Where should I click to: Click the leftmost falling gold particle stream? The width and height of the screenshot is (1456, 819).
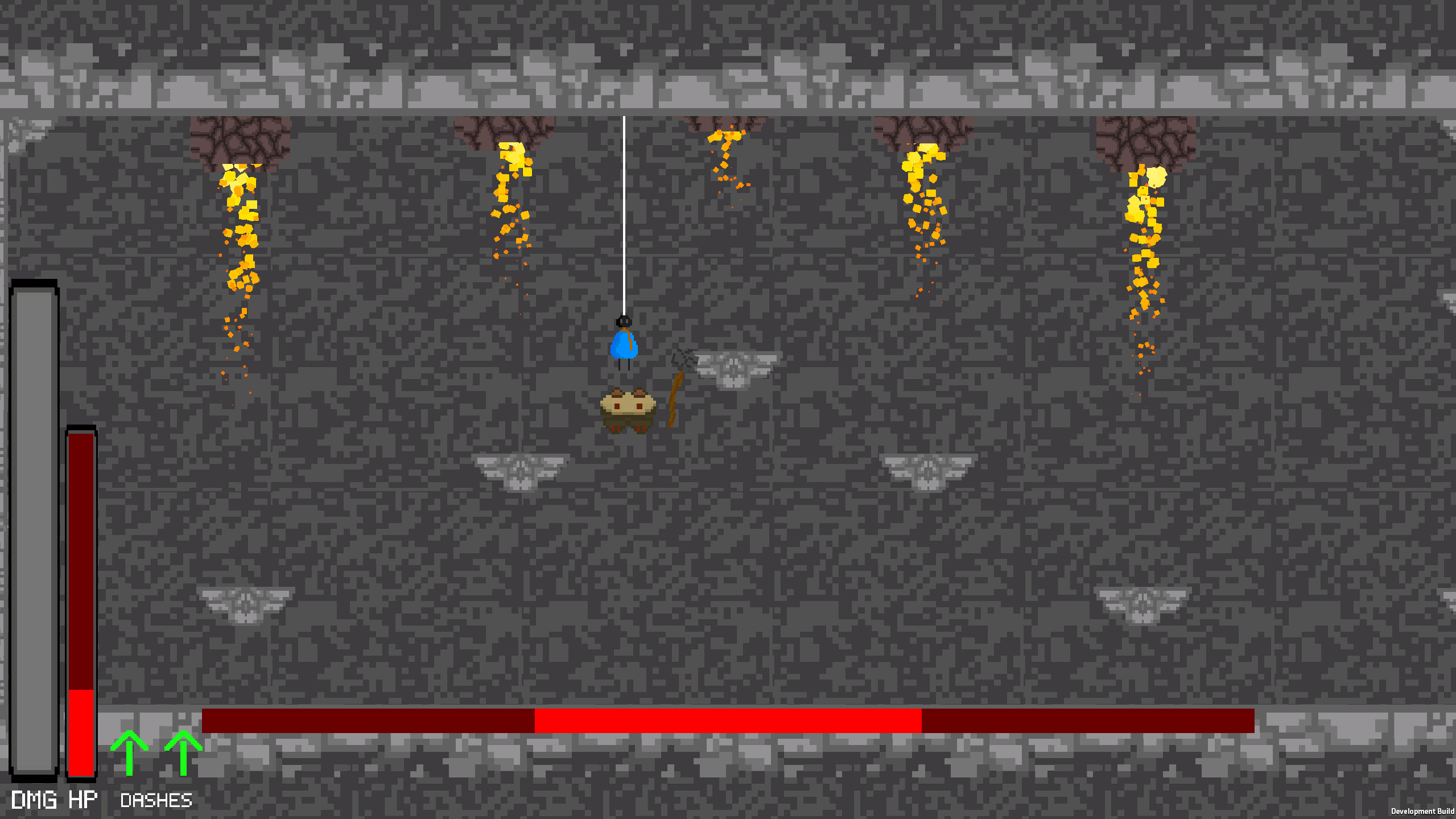tap(240, 228)
